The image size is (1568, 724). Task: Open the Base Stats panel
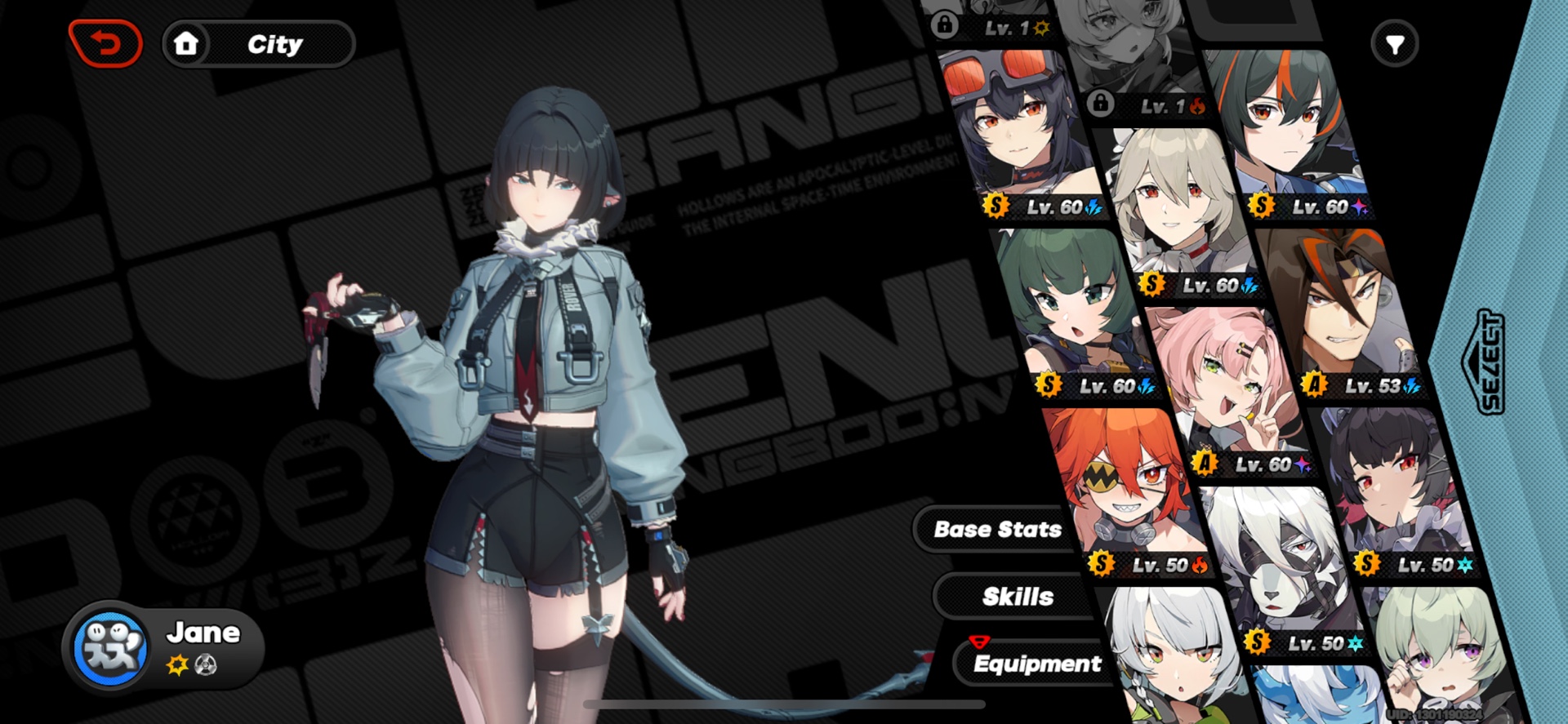coord(998,529)
